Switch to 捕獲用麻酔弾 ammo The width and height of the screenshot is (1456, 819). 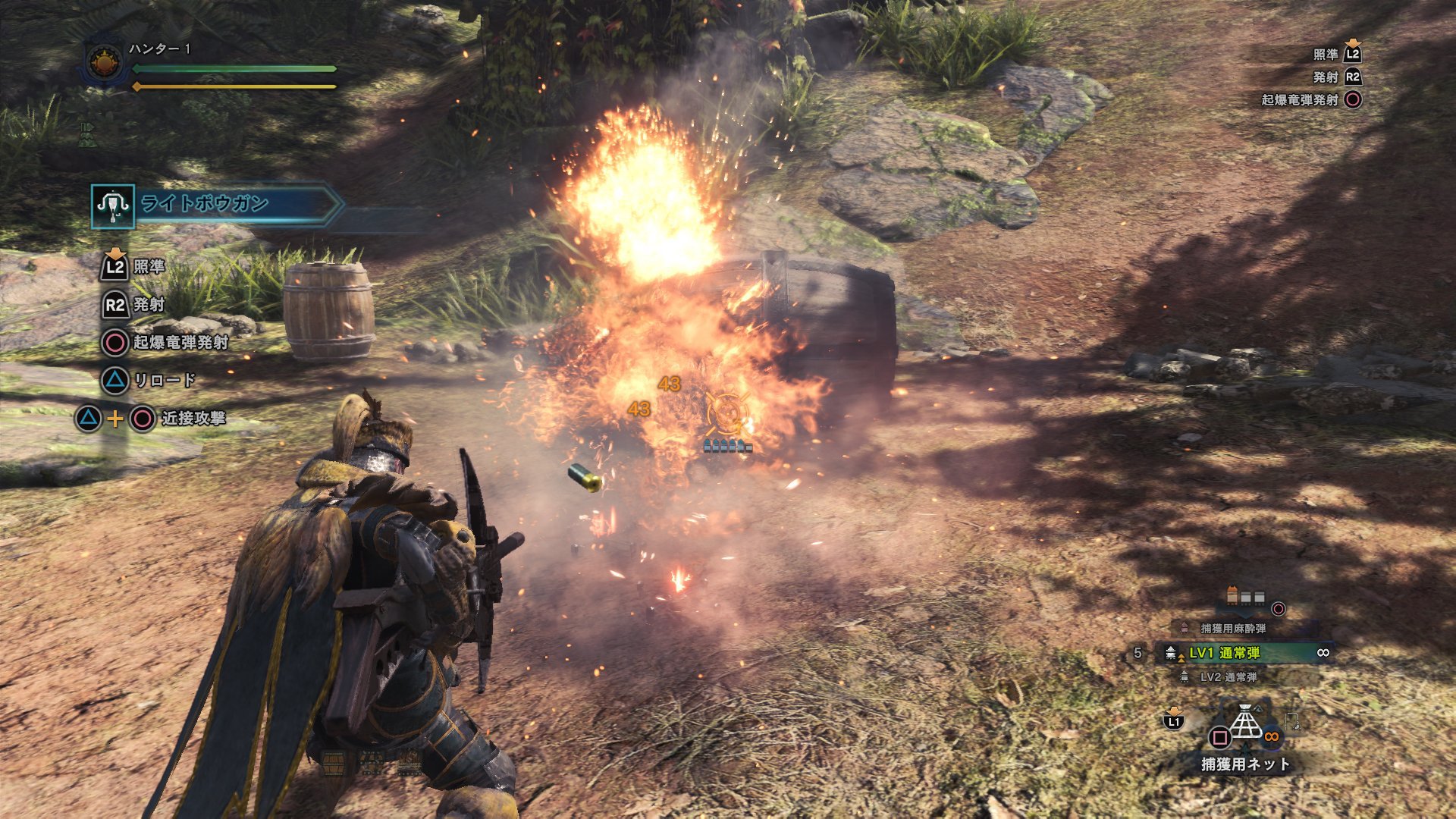(1232, 629)
